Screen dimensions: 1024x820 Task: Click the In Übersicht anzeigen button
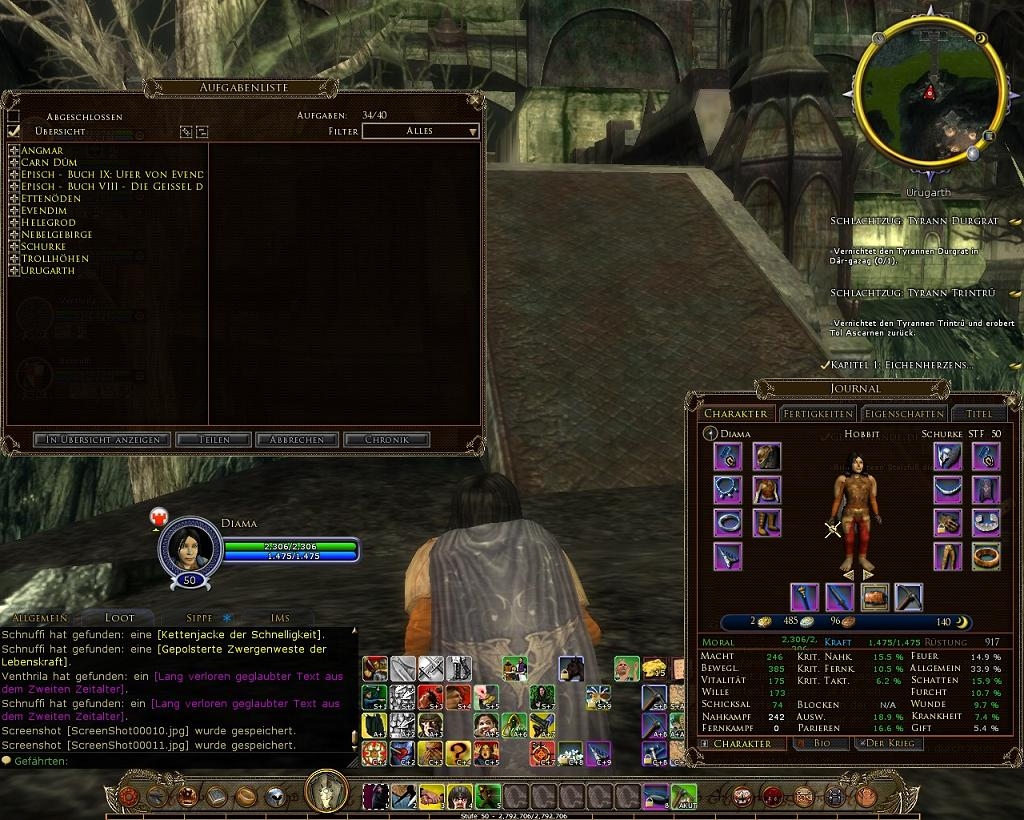pos(103,440)
